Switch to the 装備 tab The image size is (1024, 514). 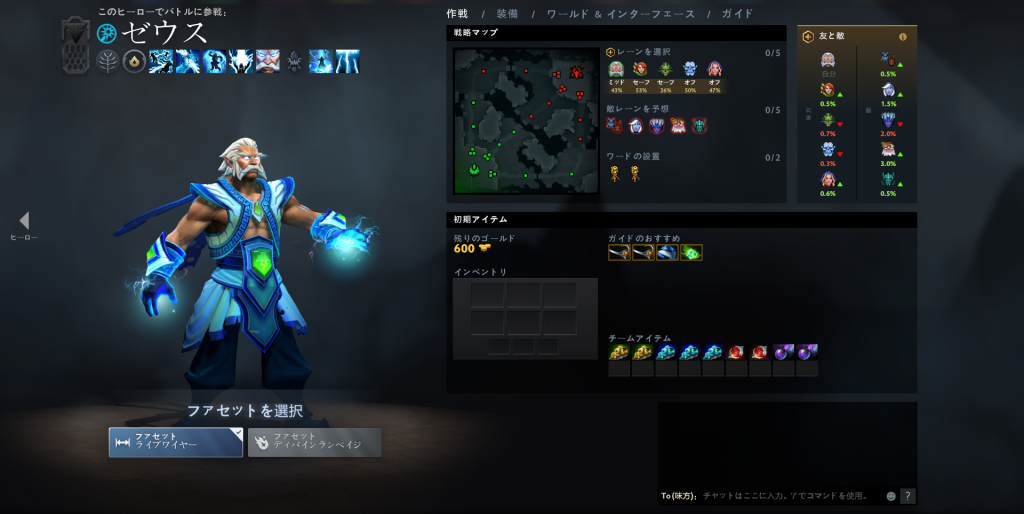507,14
